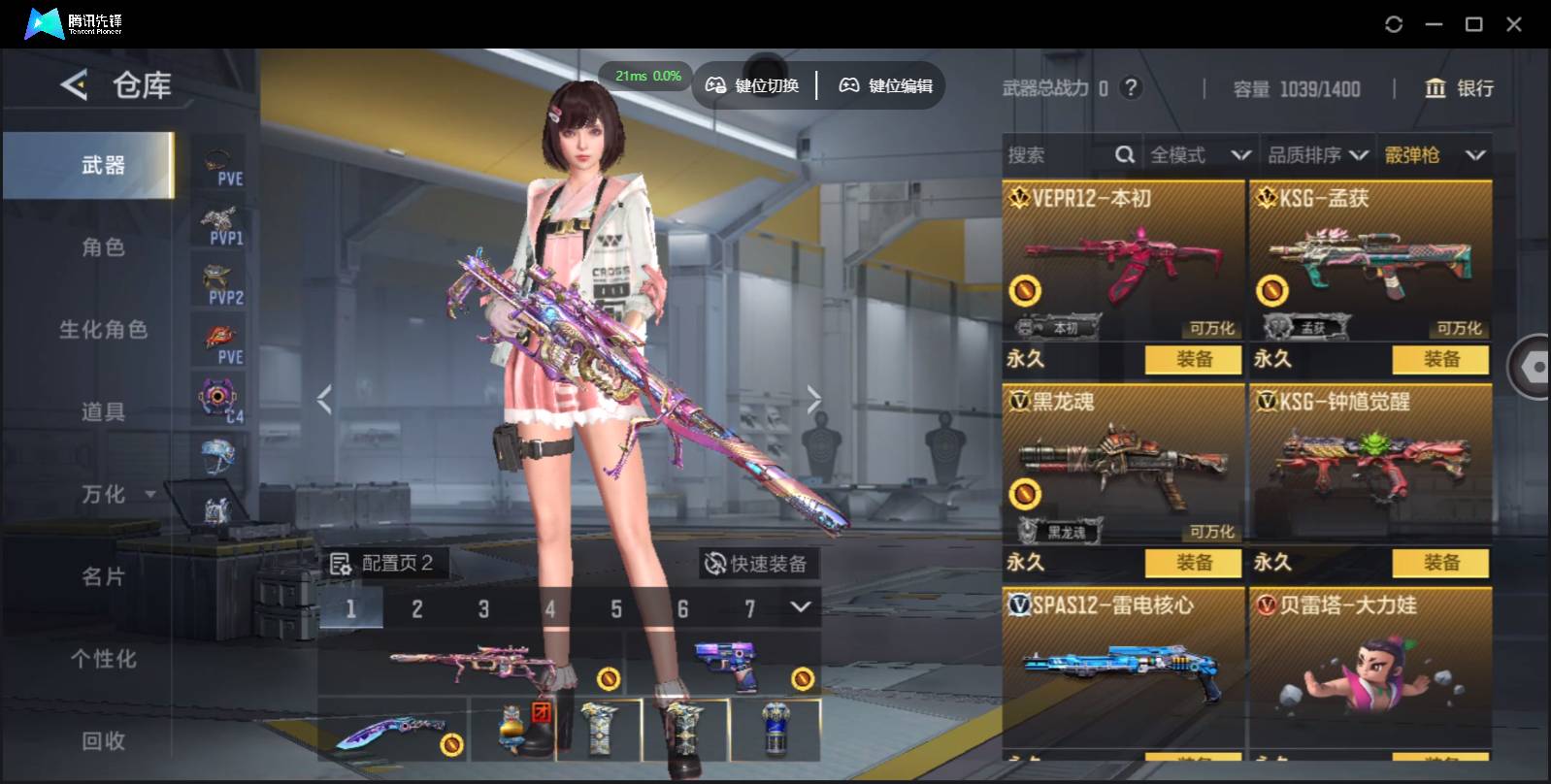Use the 快速装备 quick equip button
Viewport: 1551px width, 784px height.
tap(757, 564)
